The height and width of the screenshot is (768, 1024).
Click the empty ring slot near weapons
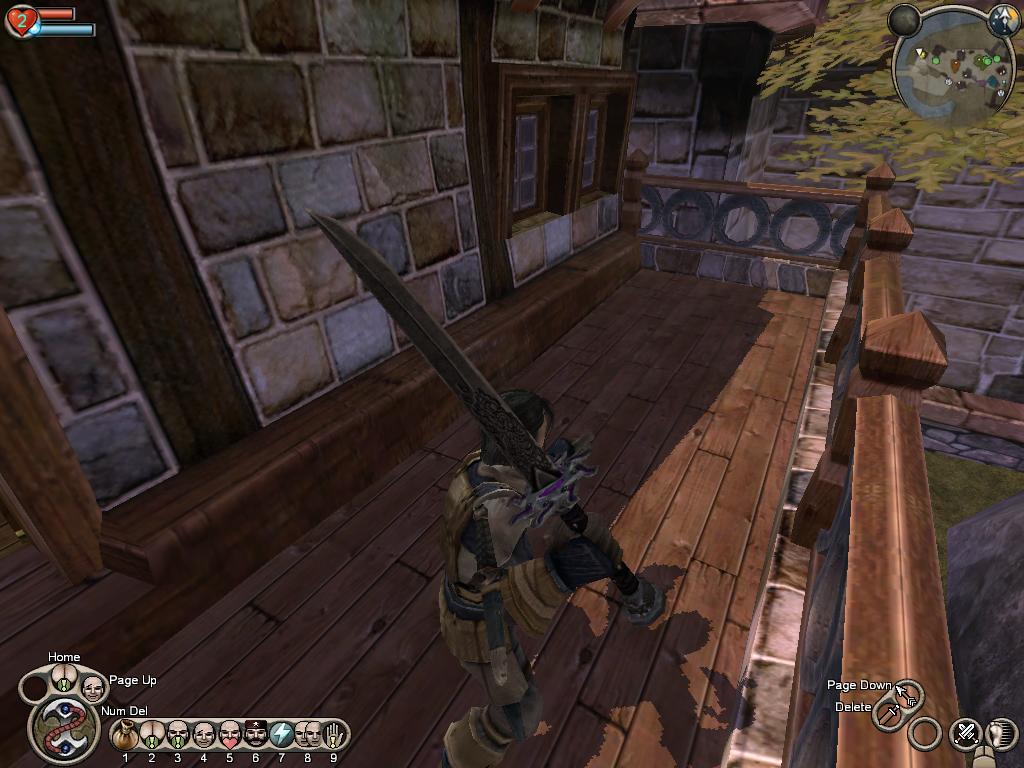point(926,735)
